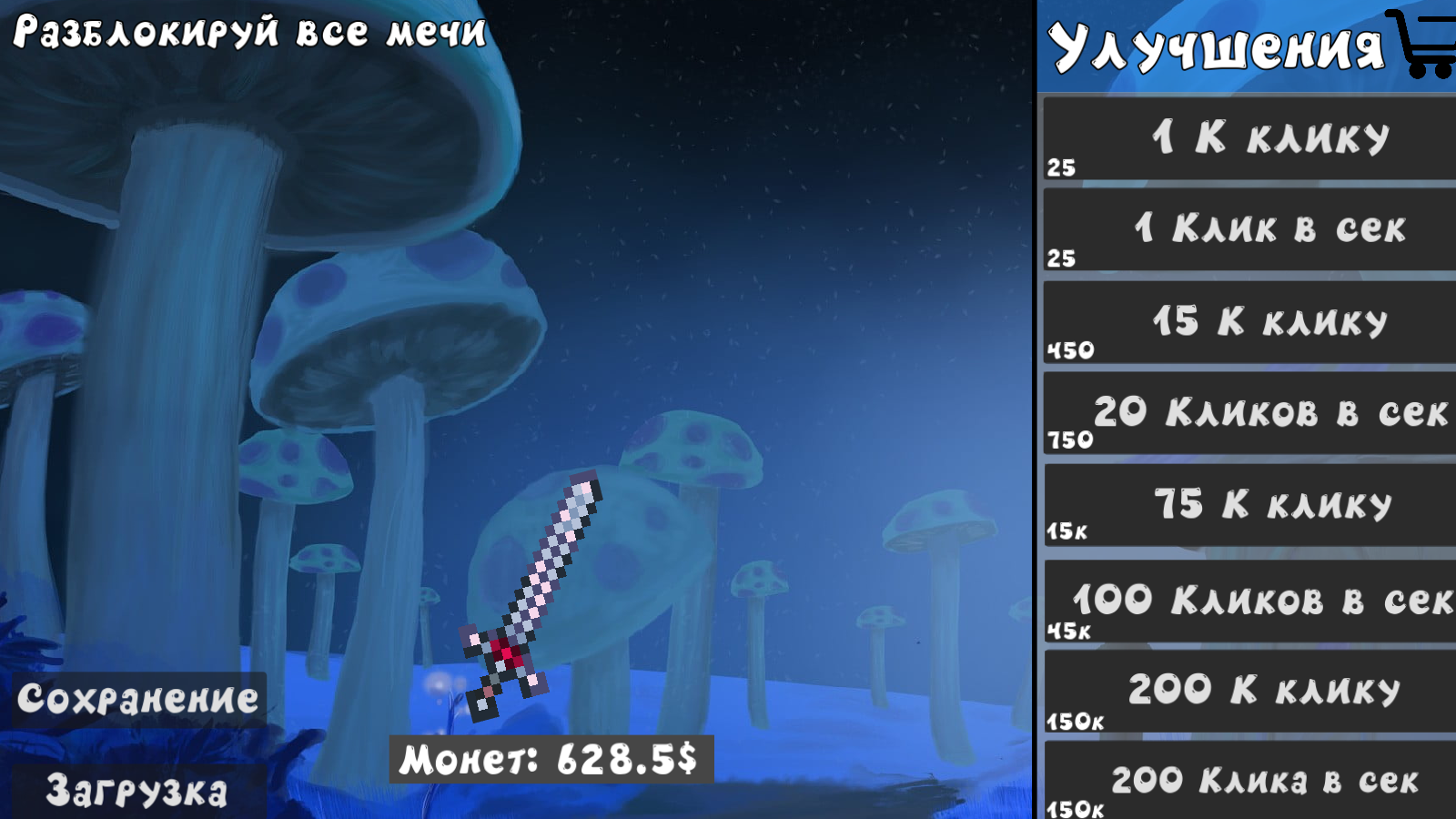Click the pixel sword to earn coins
The height and width of the screenshot is (819, 1456).
tap(537, 582)
